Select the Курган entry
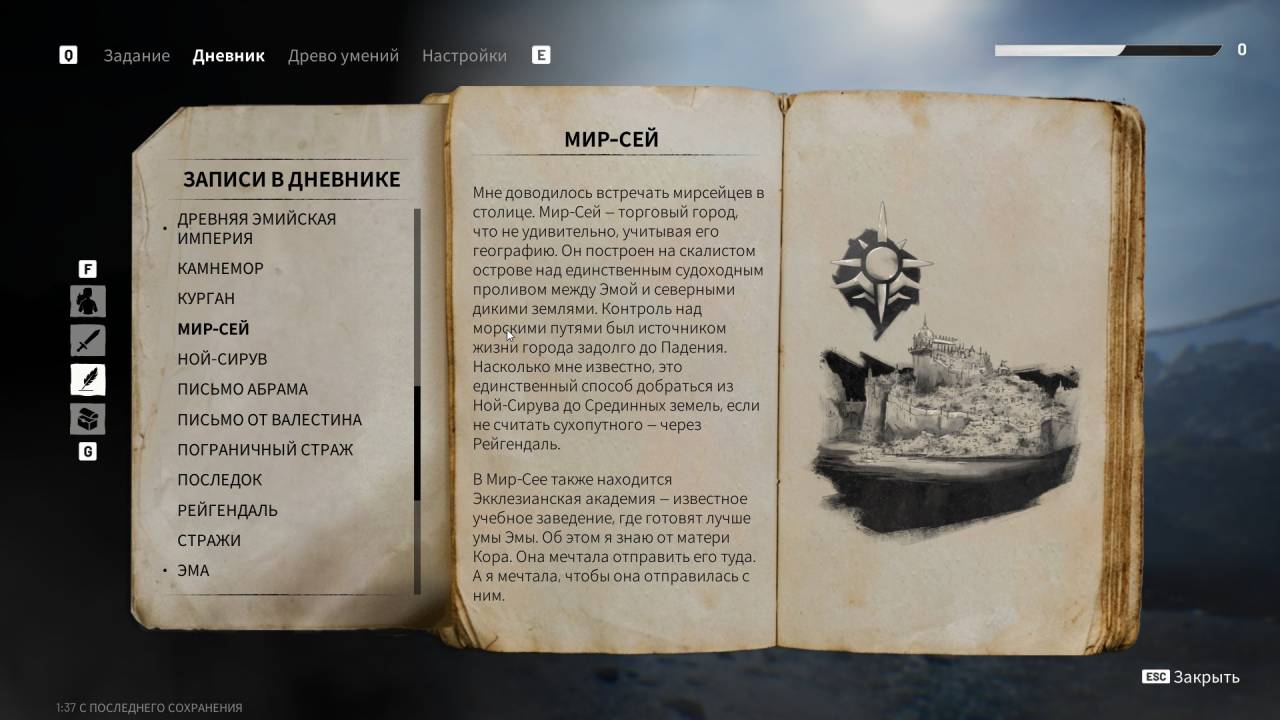This screenshot has width=1280, height=720. pos(206,298)
